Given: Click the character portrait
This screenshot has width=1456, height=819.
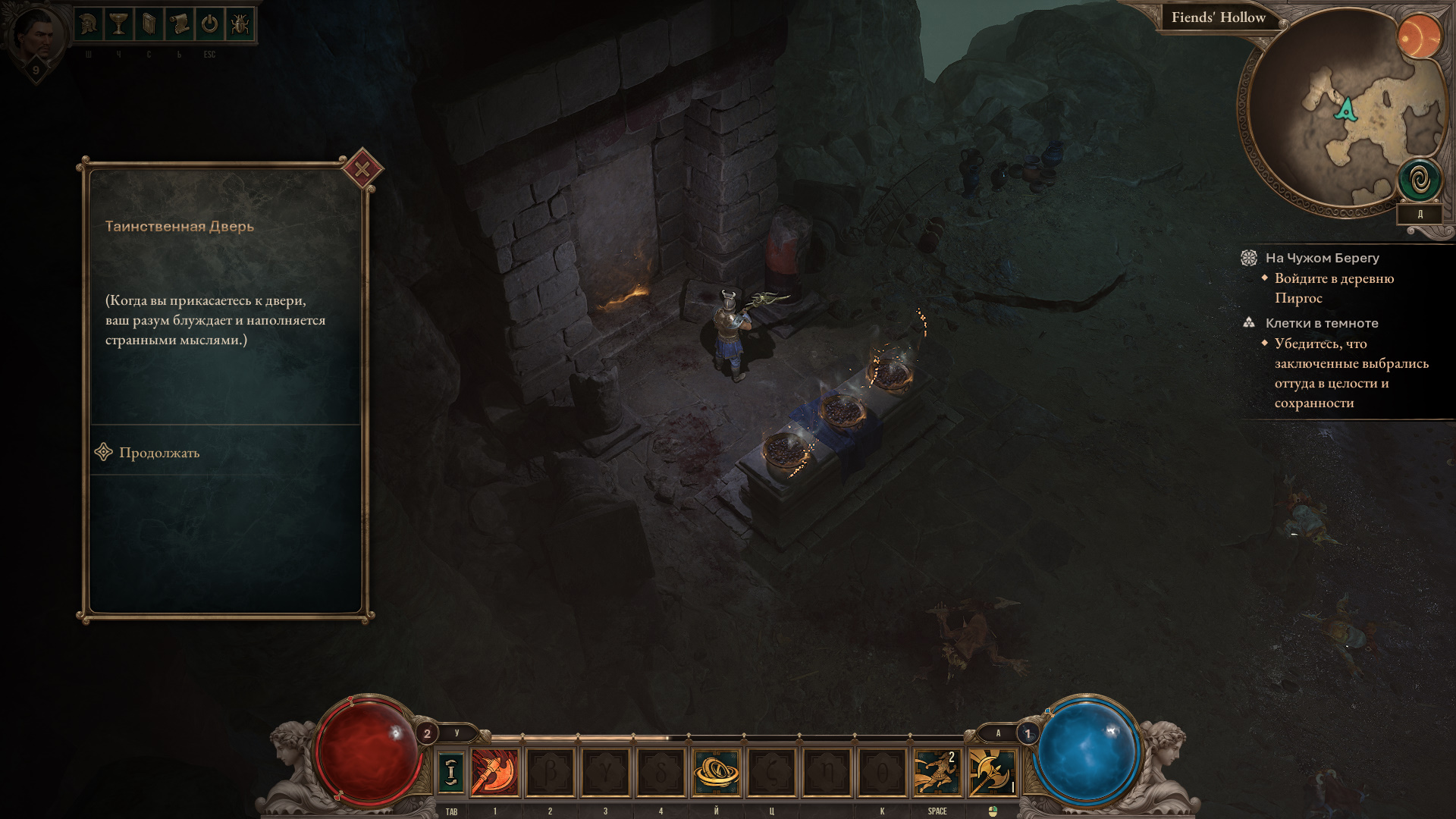Looking at the screenshot, I should (36, 36).
